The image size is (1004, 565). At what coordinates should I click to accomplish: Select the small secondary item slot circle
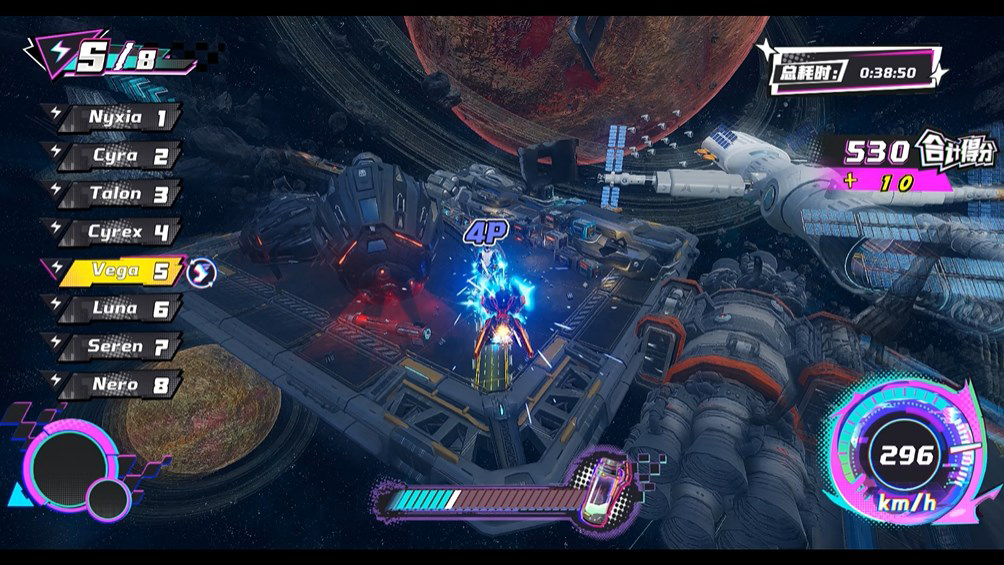[x=106, y=496]
